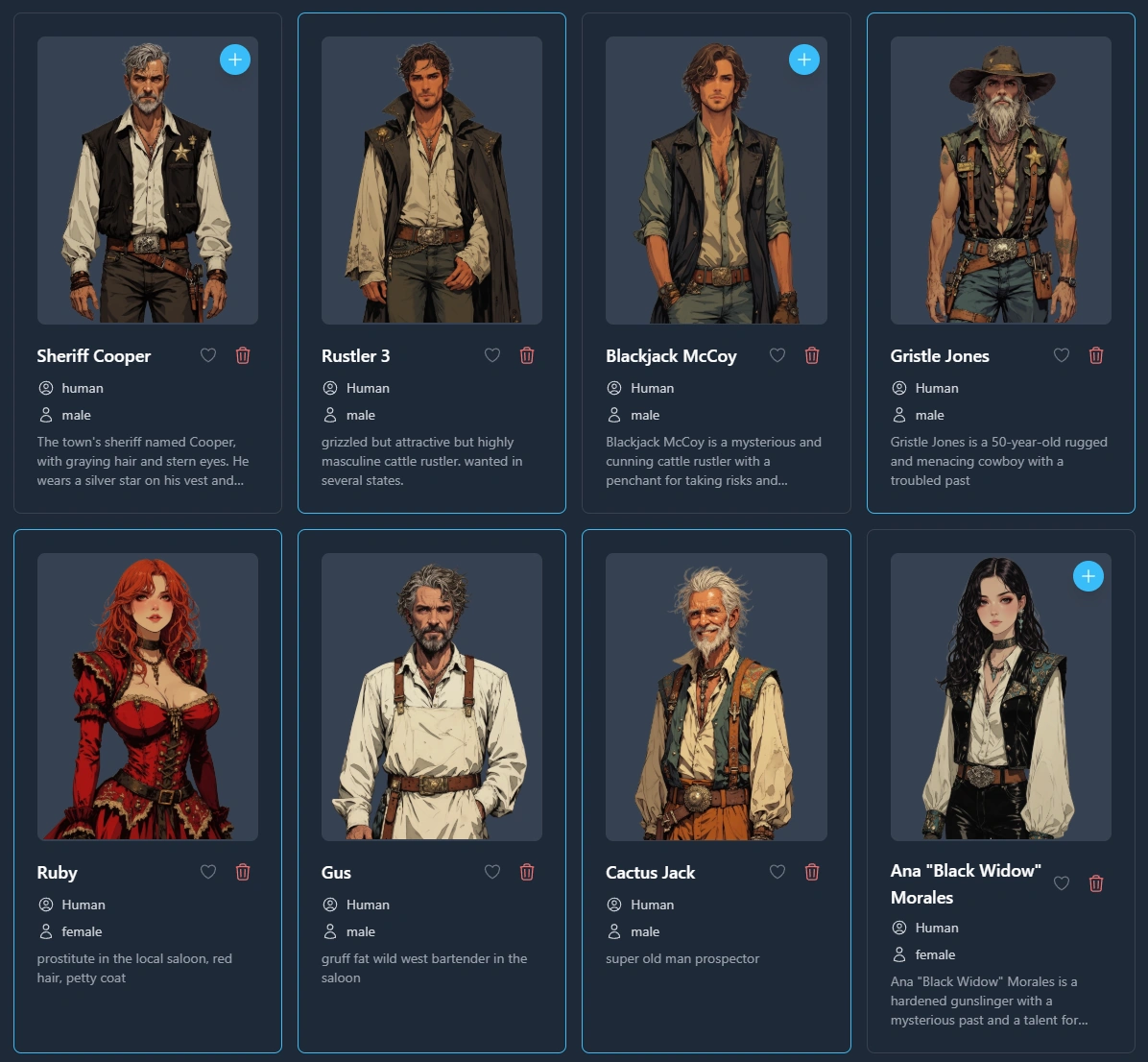Favorite Rustler 3 with the heart icon

click(492, 355)
